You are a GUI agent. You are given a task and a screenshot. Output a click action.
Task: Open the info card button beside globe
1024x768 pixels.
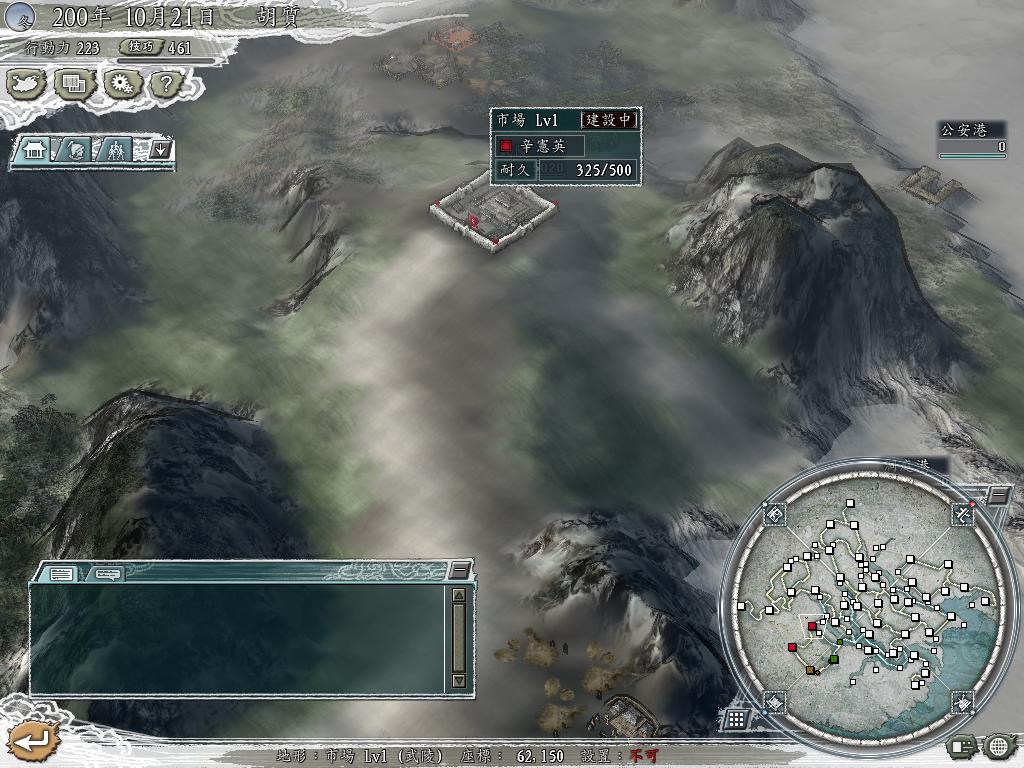(963, 745)
